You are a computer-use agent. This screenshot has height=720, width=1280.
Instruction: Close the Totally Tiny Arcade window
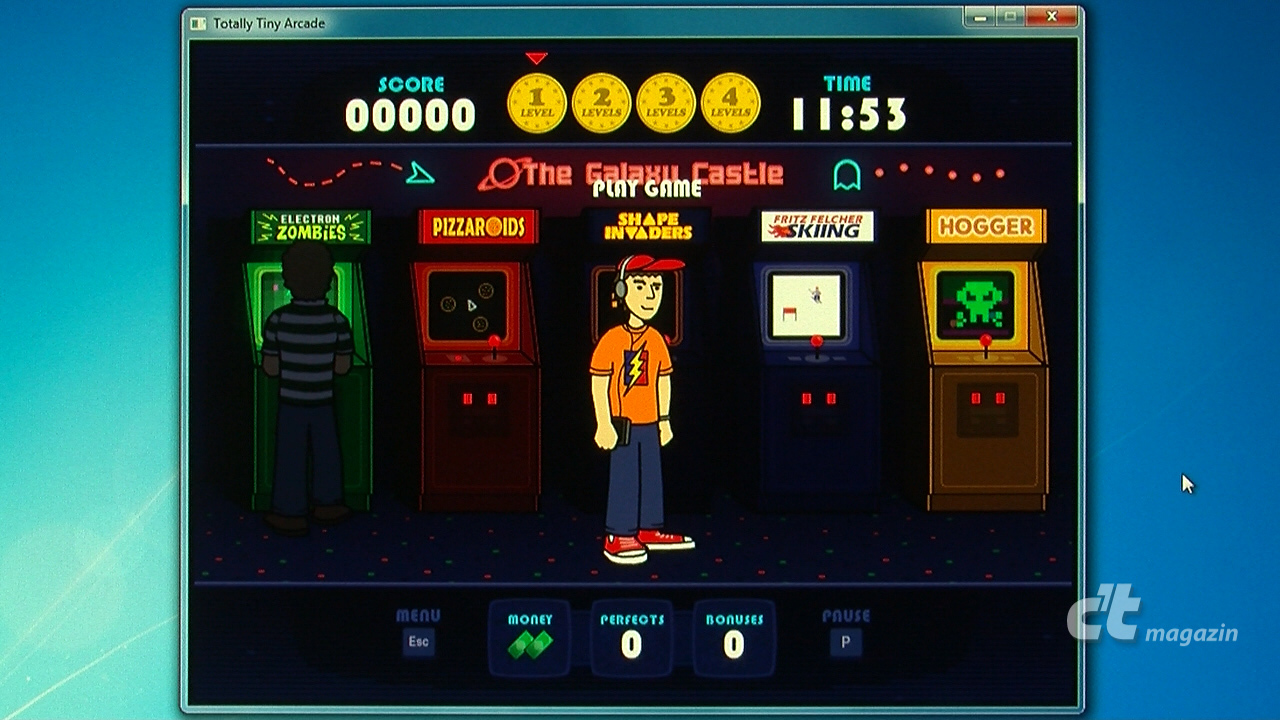[1053, 17]
